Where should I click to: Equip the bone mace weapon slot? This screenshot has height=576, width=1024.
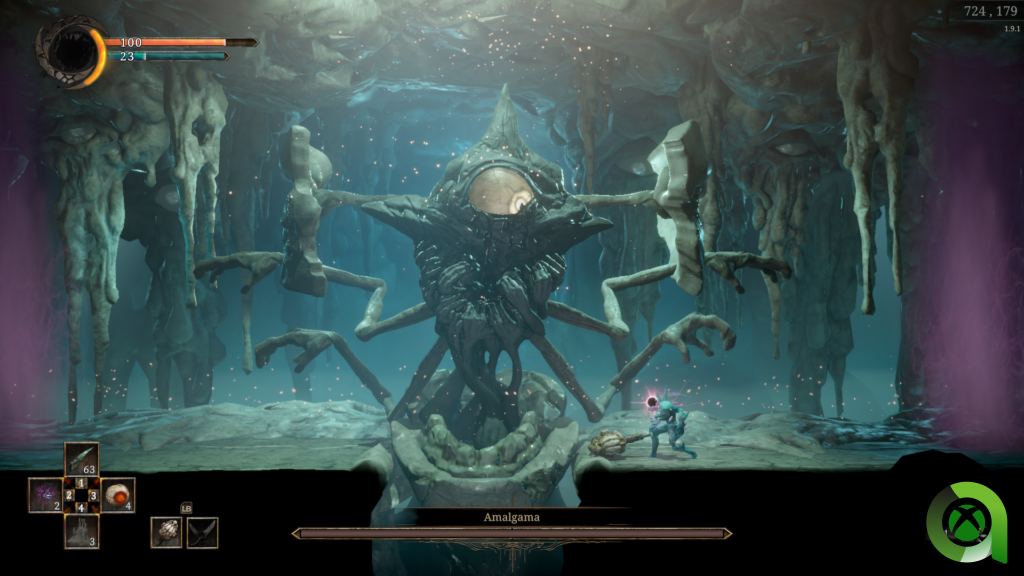coord(166,532)
